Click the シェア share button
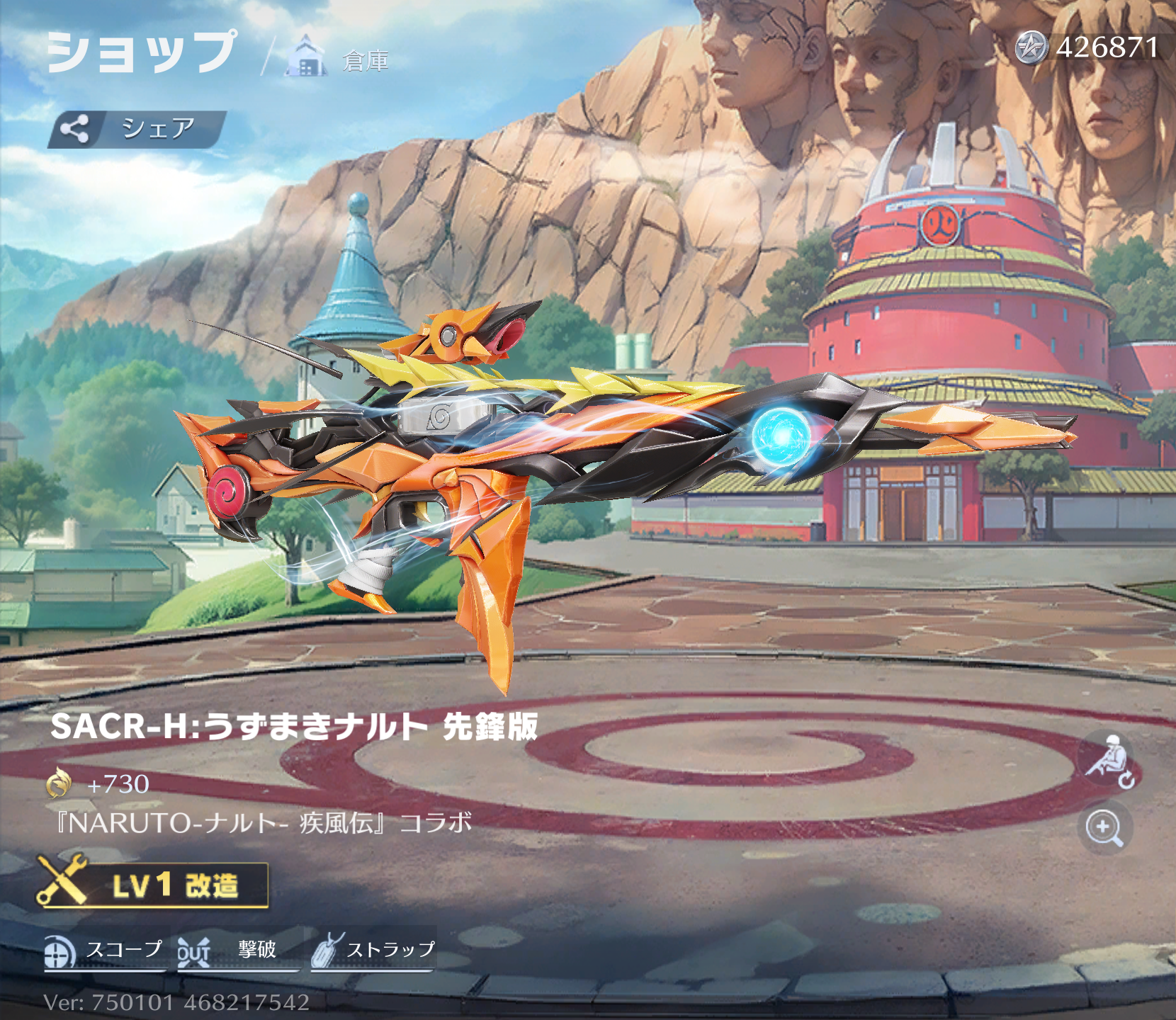 137,129
